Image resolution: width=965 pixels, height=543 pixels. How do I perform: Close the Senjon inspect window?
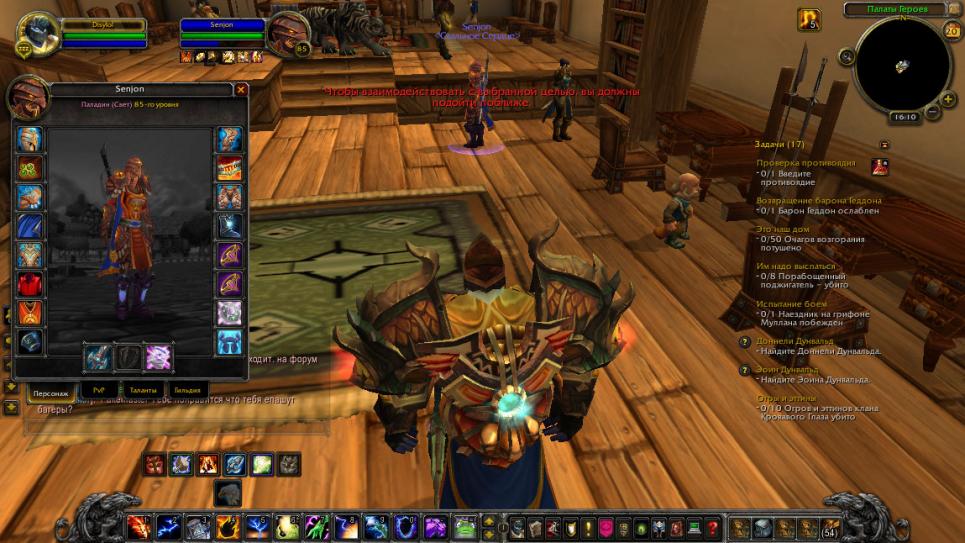(240, 89)
